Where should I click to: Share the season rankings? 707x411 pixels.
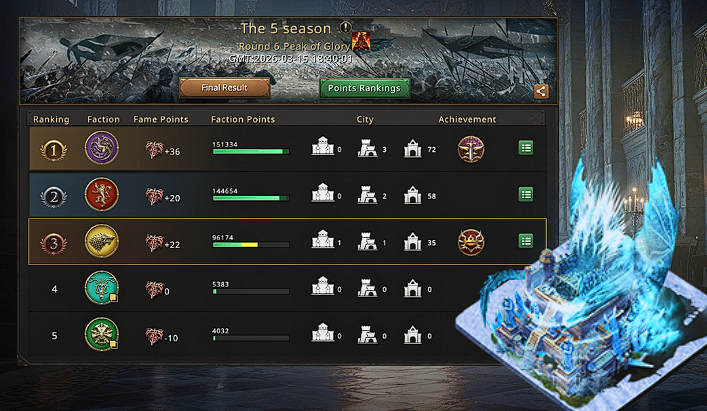tap(541, 91)
